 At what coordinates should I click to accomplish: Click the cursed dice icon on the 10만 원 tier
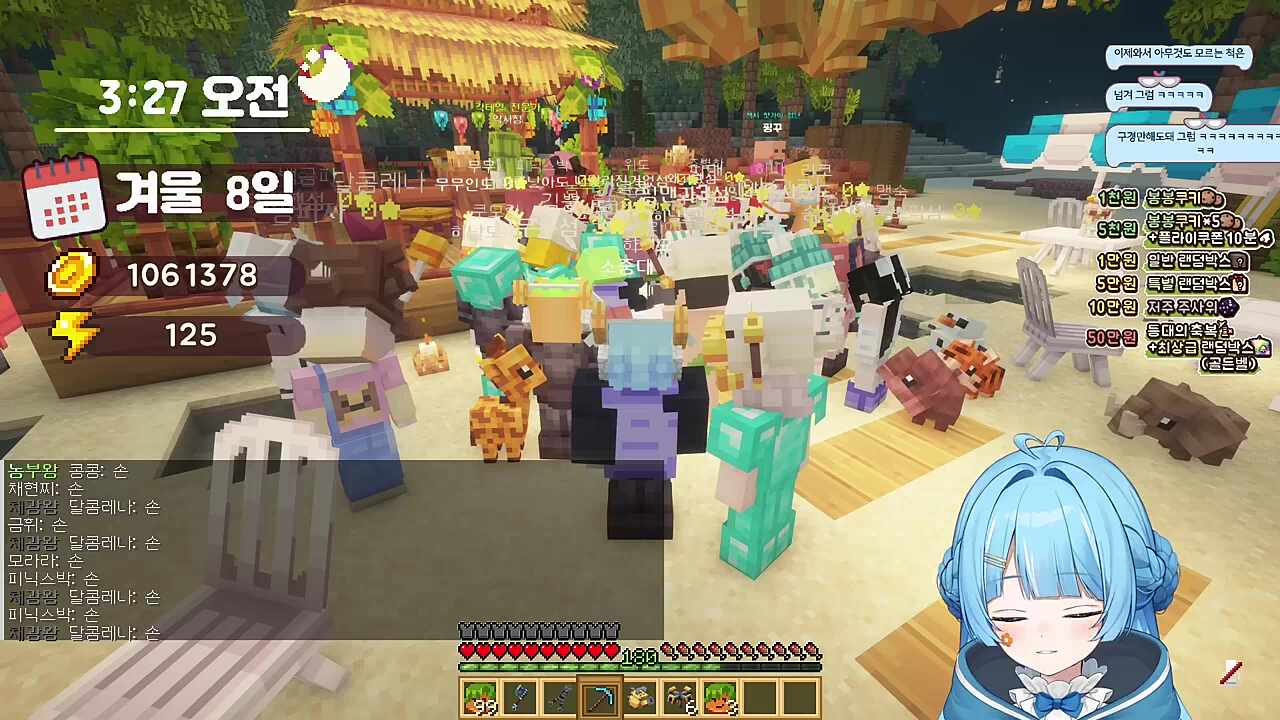(x=1229, y=306)
